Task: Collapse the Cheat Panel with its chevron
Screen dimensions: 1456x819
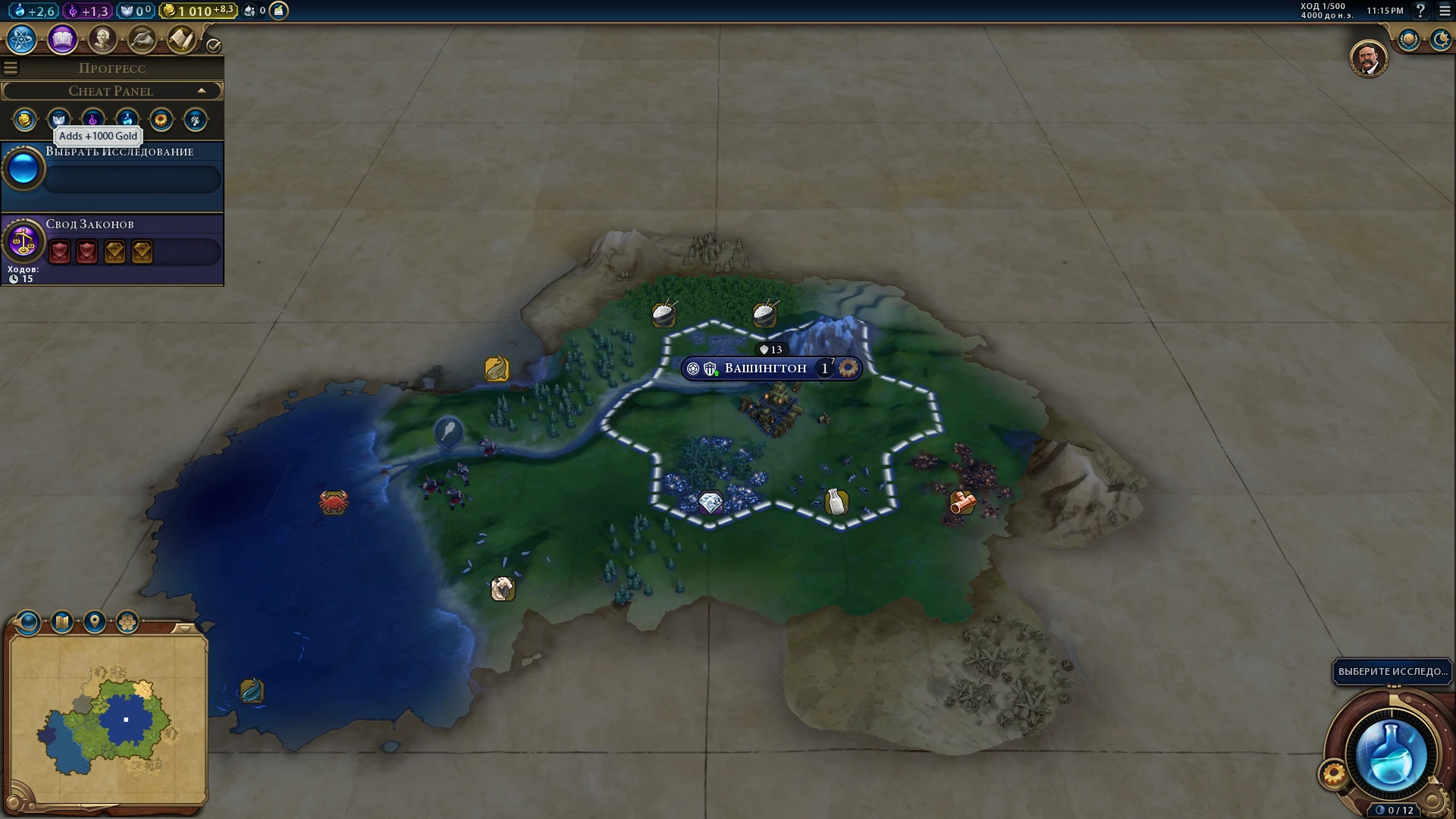Action: [202, 90]
